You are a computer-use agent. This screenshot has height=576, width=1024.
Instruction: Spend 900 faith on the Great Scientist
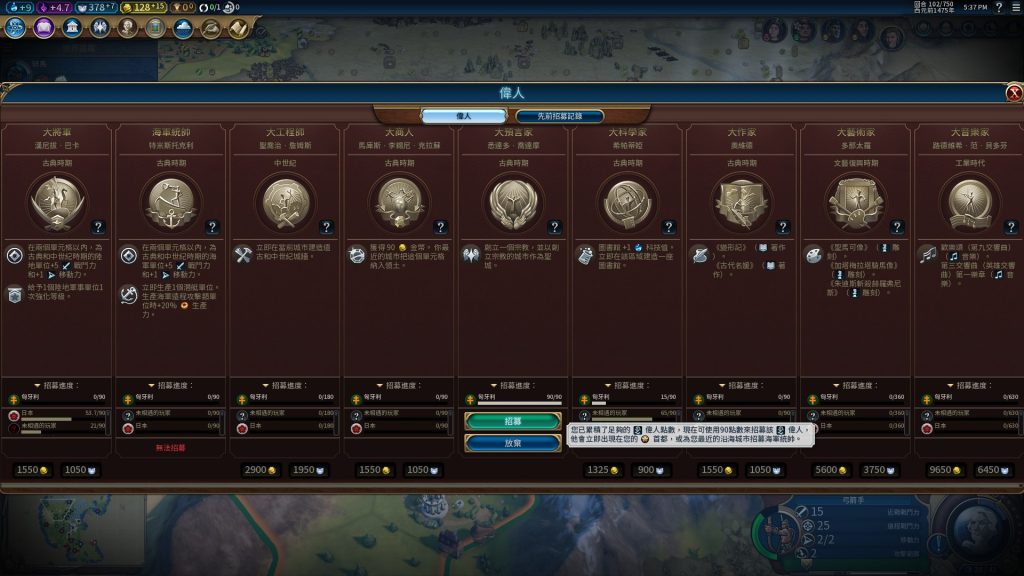(649, 470)
